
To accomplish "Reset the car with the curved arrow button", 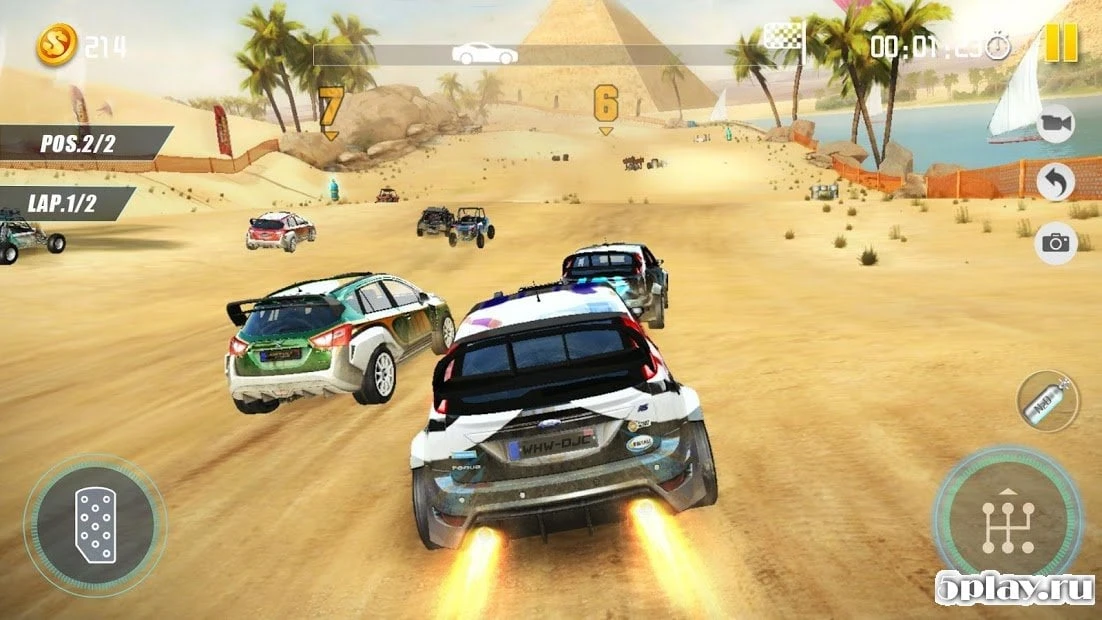I will pyautogui.click(x=1055, y=182).
